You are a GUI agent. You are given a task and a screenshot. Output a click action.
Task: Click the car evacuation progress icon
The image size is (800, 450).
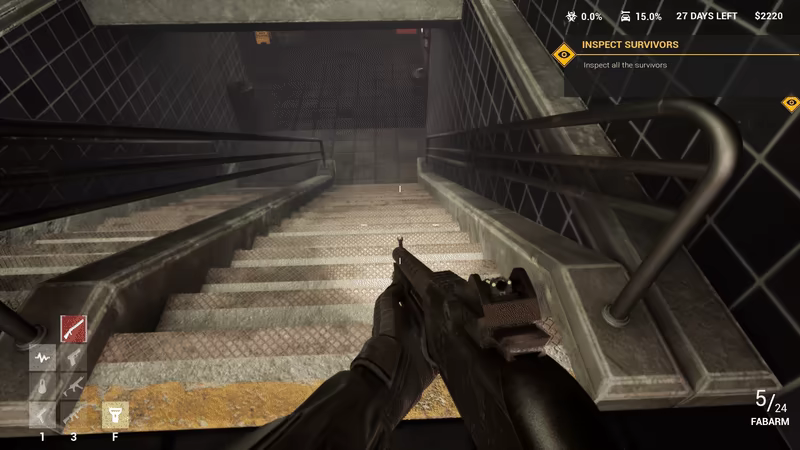(x=625, y=16)
